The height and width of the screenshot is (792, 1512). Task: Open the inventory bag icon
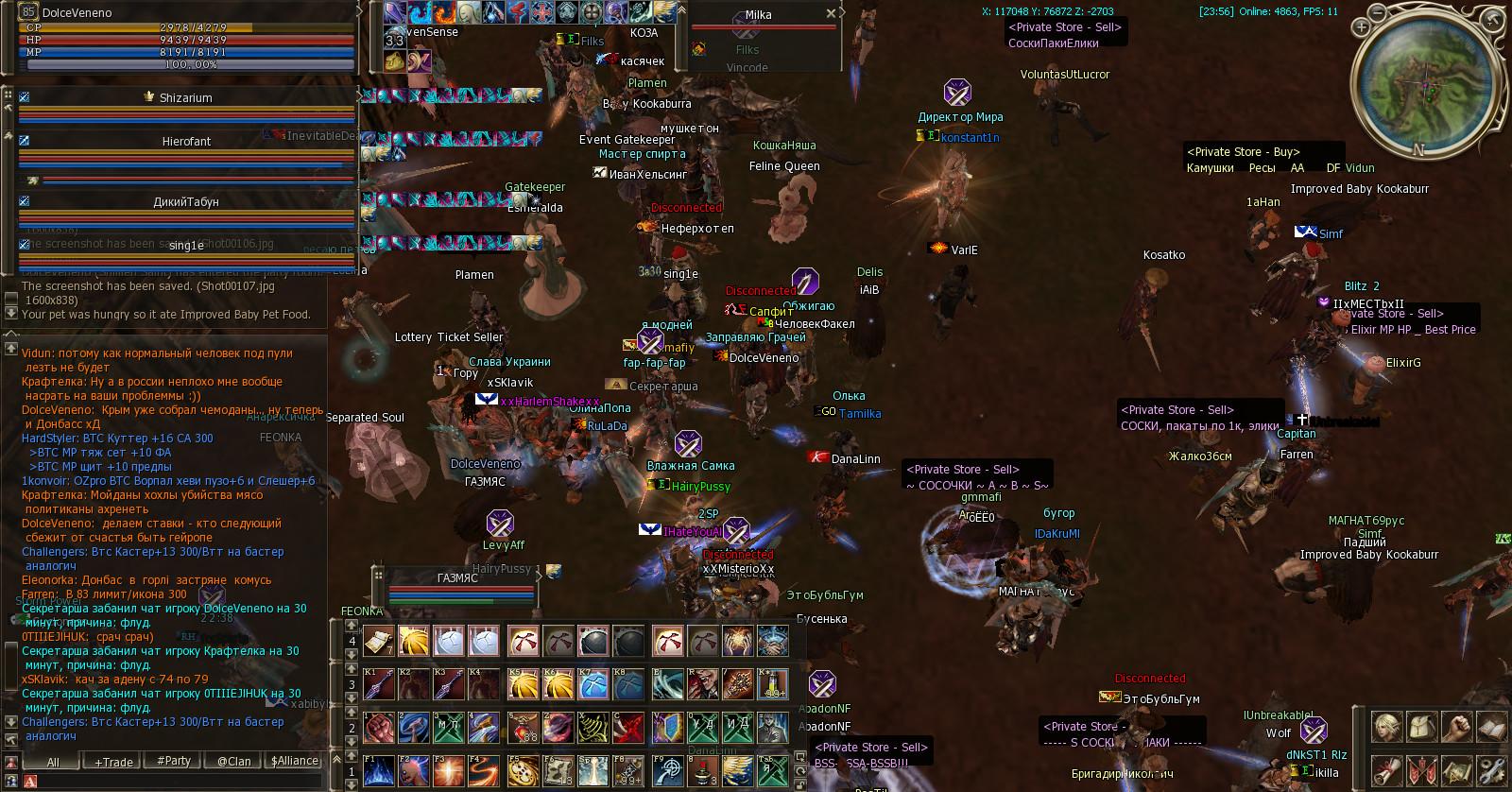[1421, 726]
